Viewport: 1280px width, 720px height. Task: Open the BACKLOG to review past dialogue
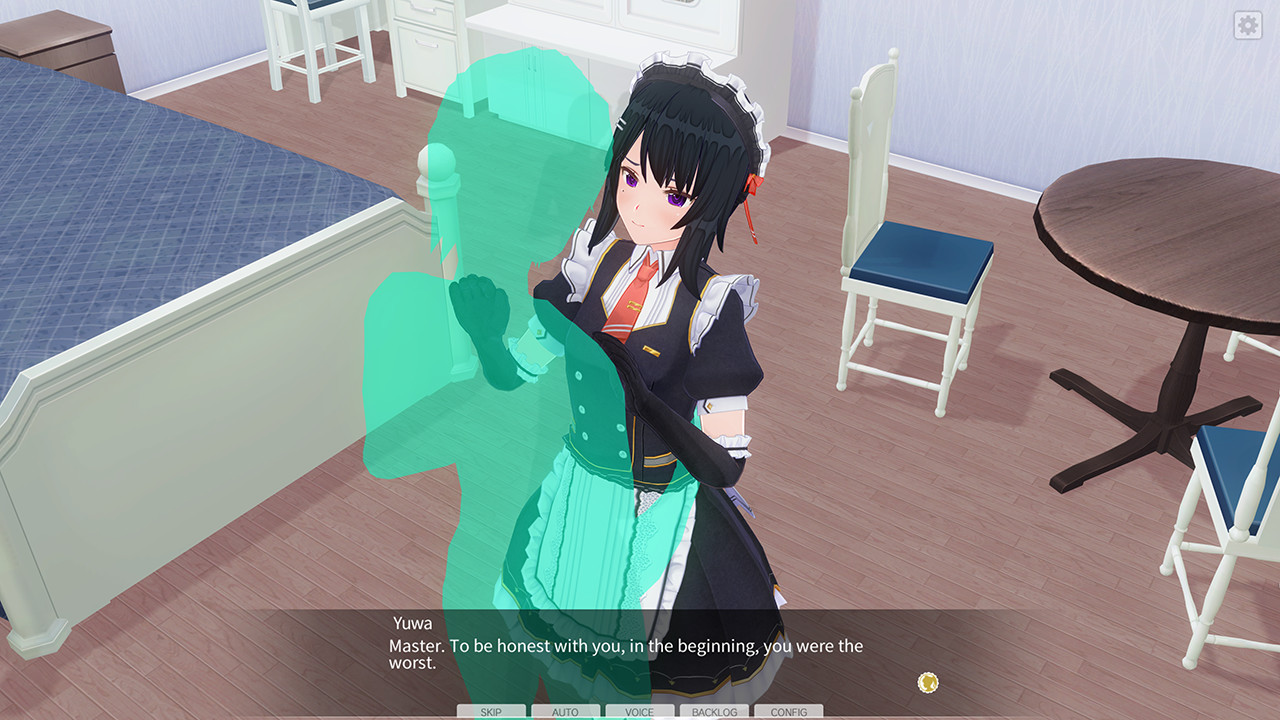coord(714,711)
